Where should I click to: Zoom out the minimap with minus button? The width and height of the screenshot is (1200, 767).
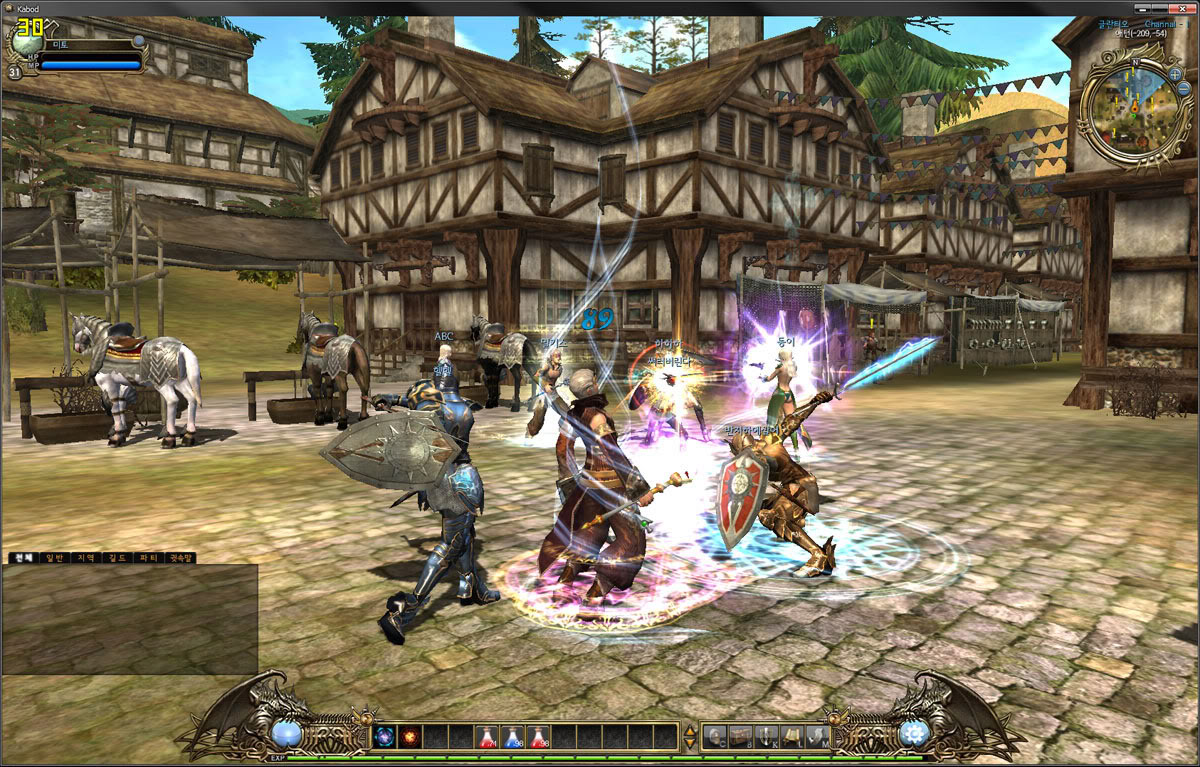pos(1184,88)
